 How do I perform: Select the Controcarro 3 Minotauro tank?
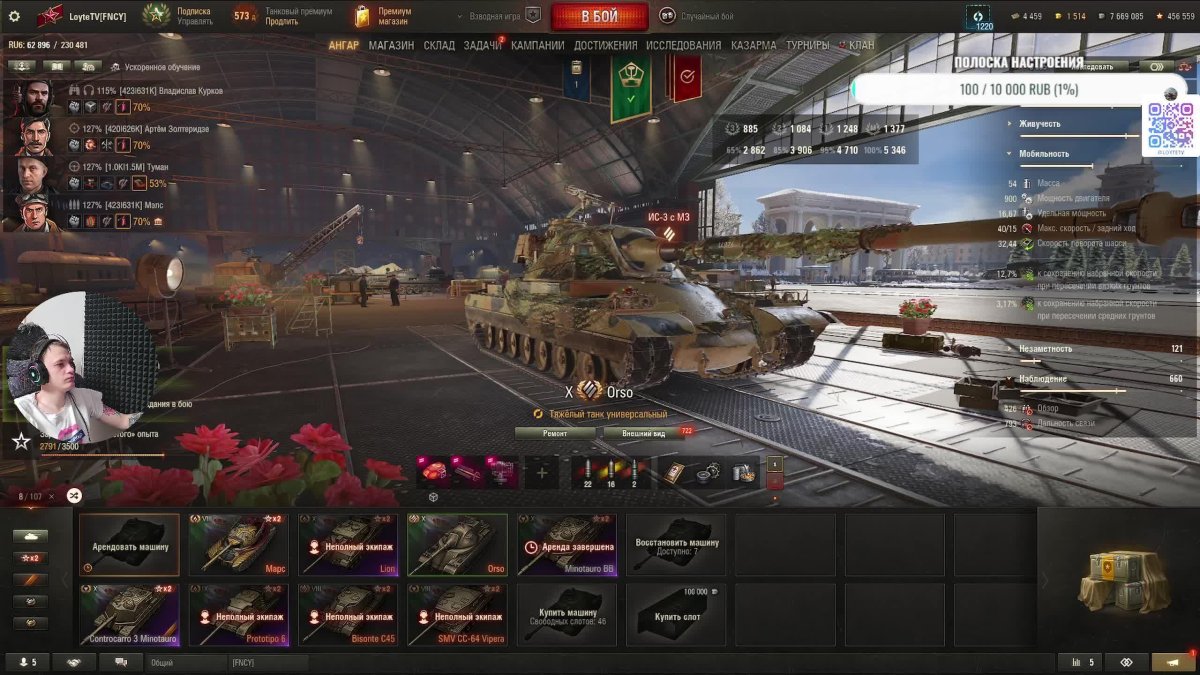pos(129,615)
